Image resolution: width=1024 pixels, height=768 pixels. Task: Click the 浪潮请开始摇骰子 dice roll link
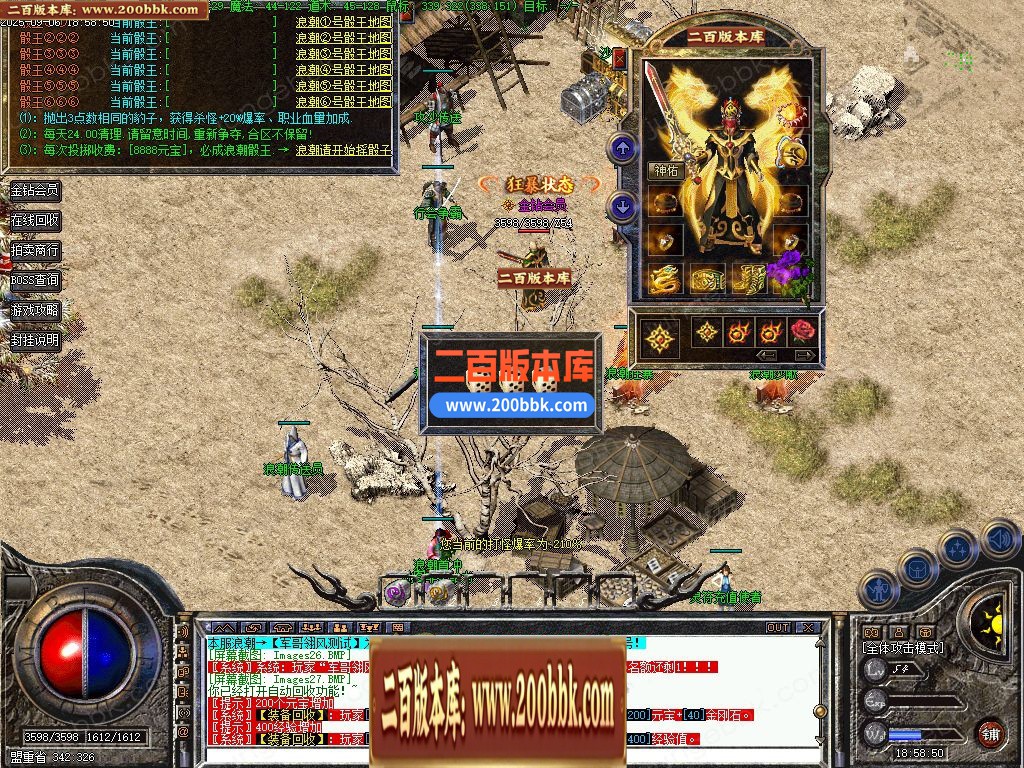click(343, 150)
